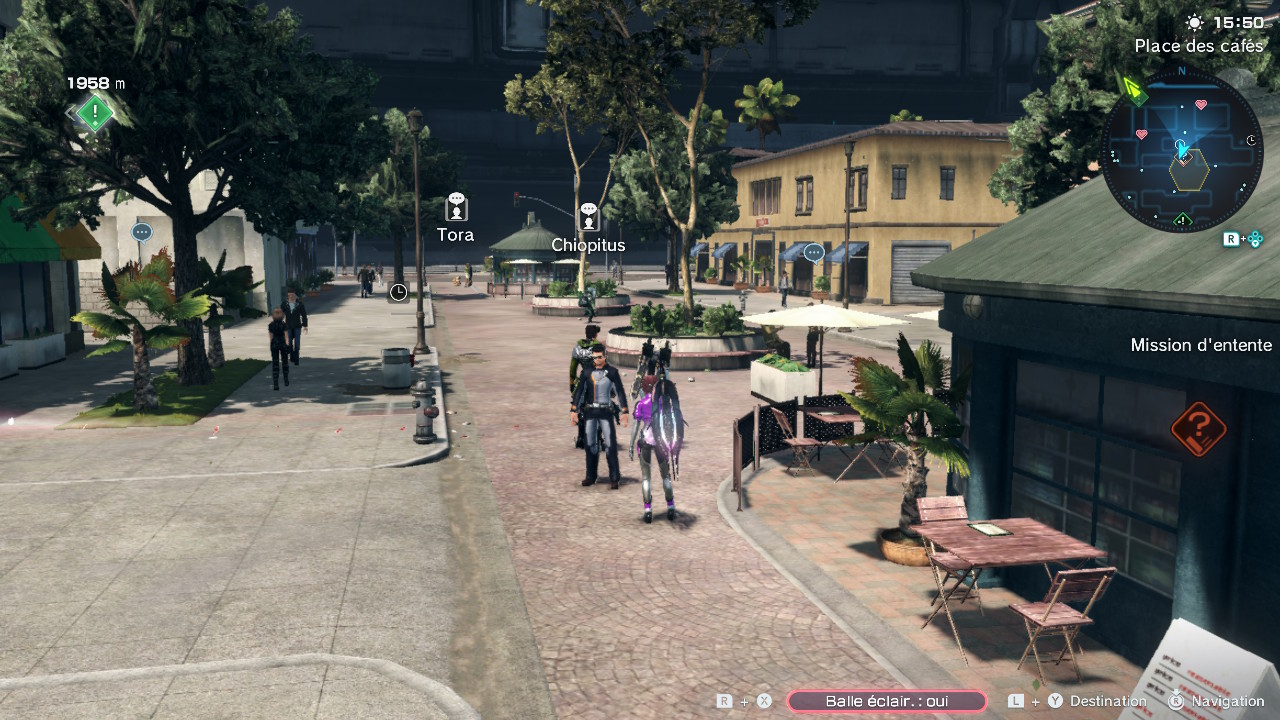The height and width of the screenshot is (720, 1280).
Task: Click the blue speech bubble by the yellow building
Action: pos(814,253)
